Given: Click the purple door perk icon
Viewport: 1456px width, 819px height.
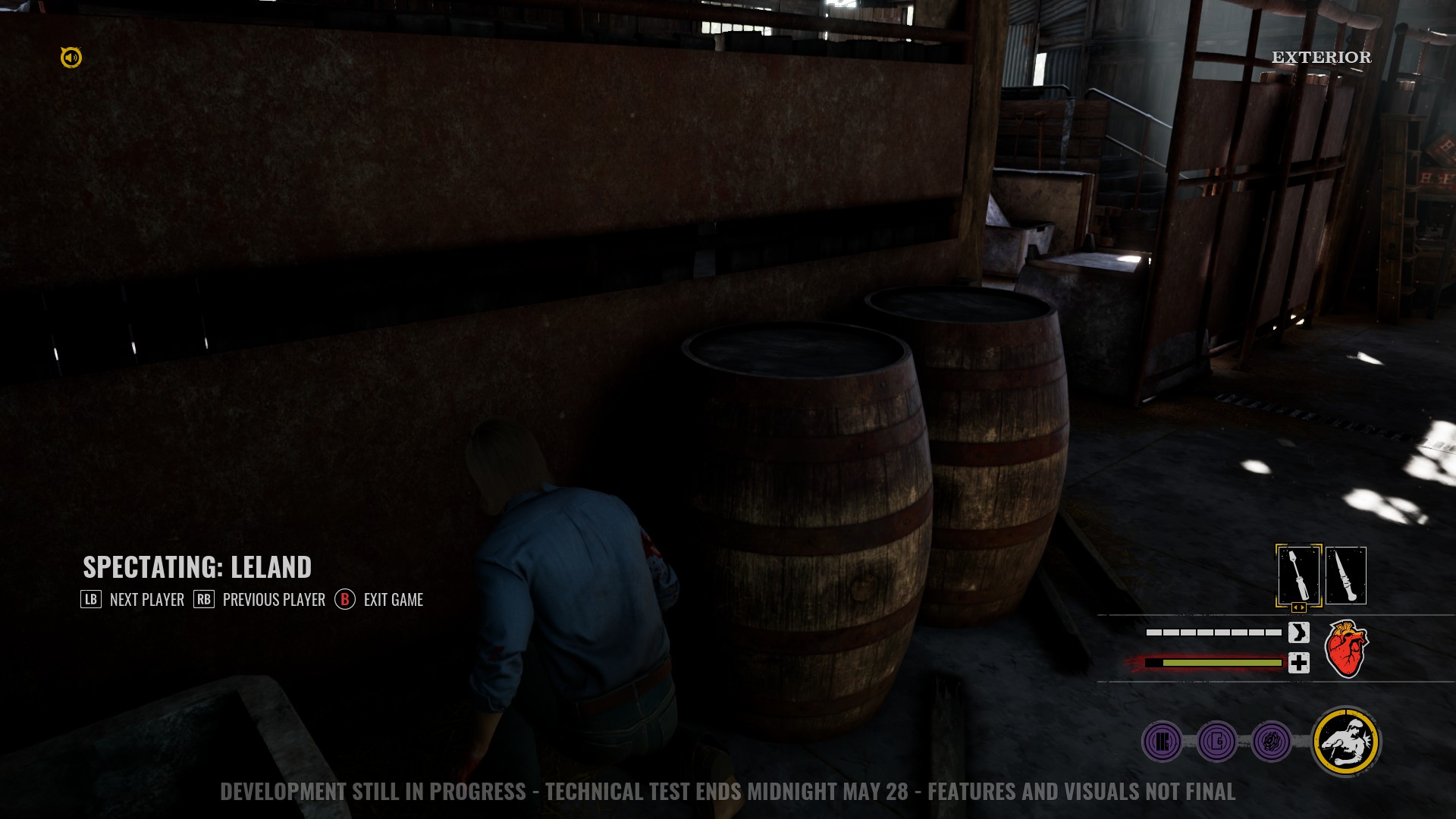Looking at the screenshot, I should (x=1217, y=741).
